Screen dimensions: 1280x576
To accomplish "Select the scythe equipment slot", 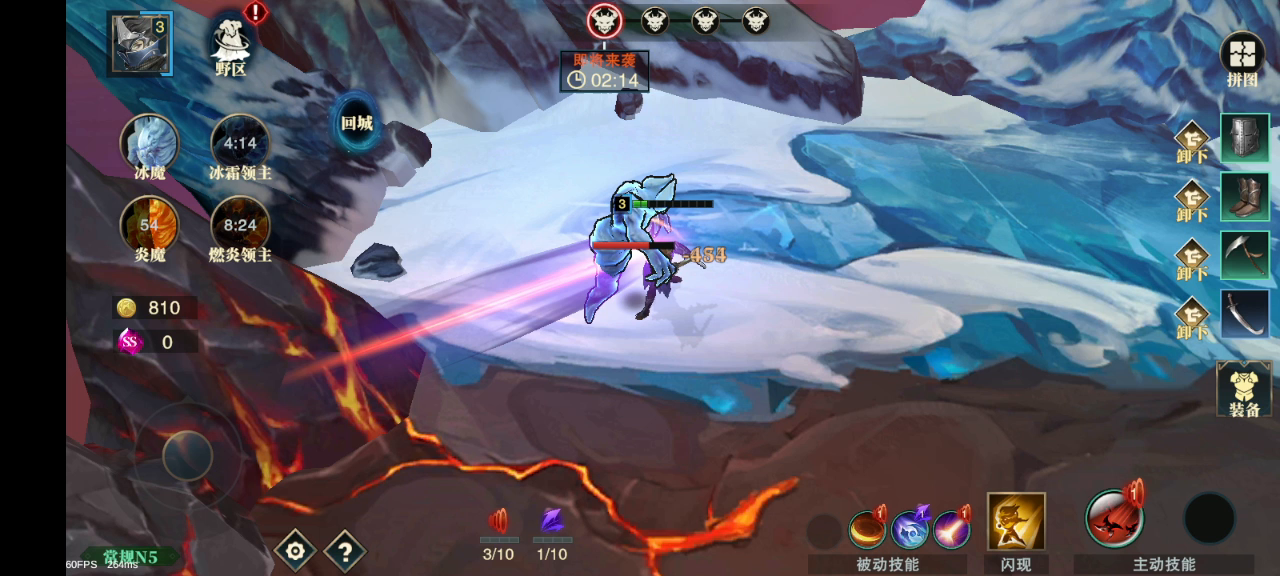I will (x=1245, y=255).
